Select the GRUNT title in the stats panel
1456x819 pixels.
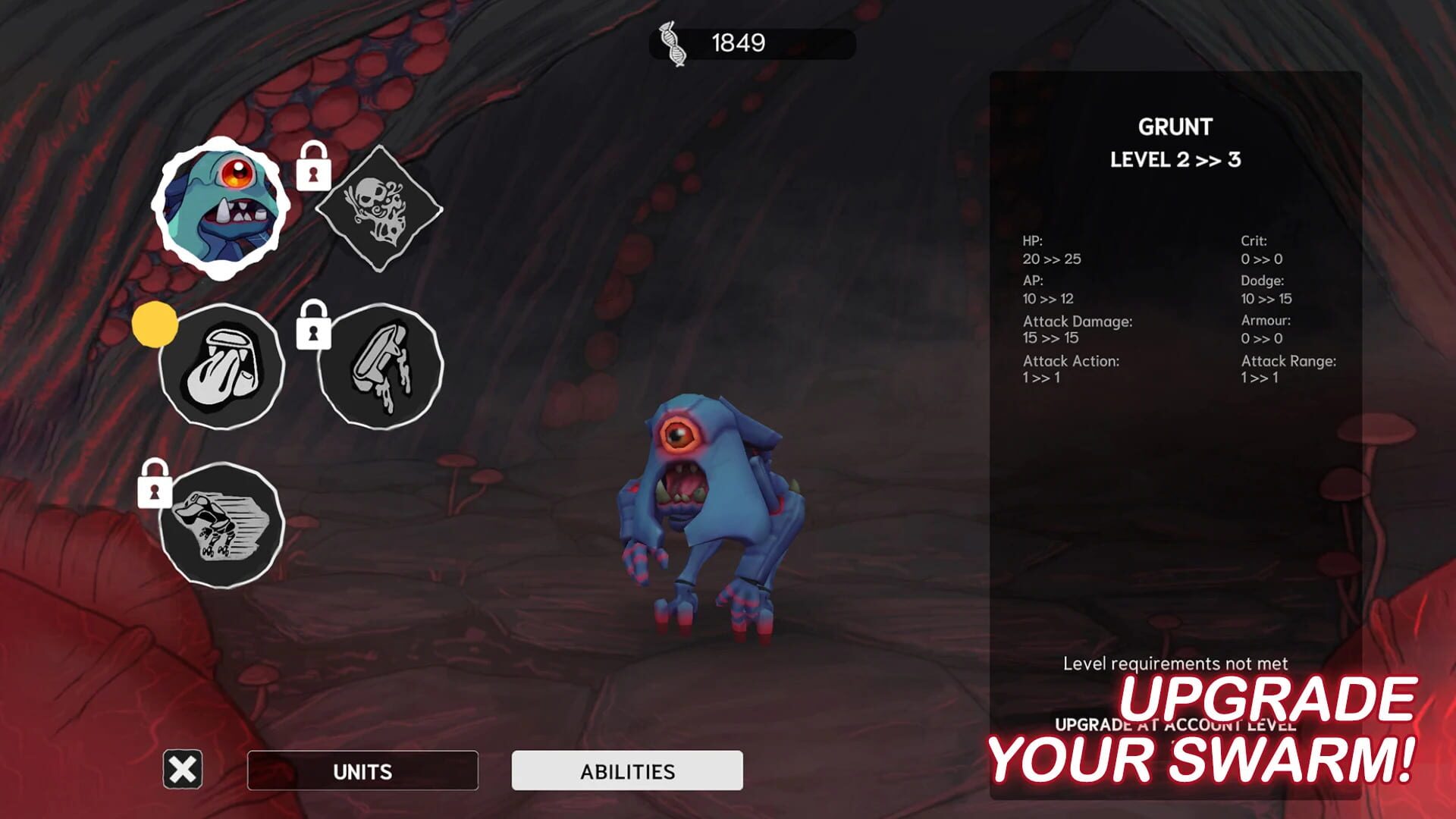(1177, 127)
